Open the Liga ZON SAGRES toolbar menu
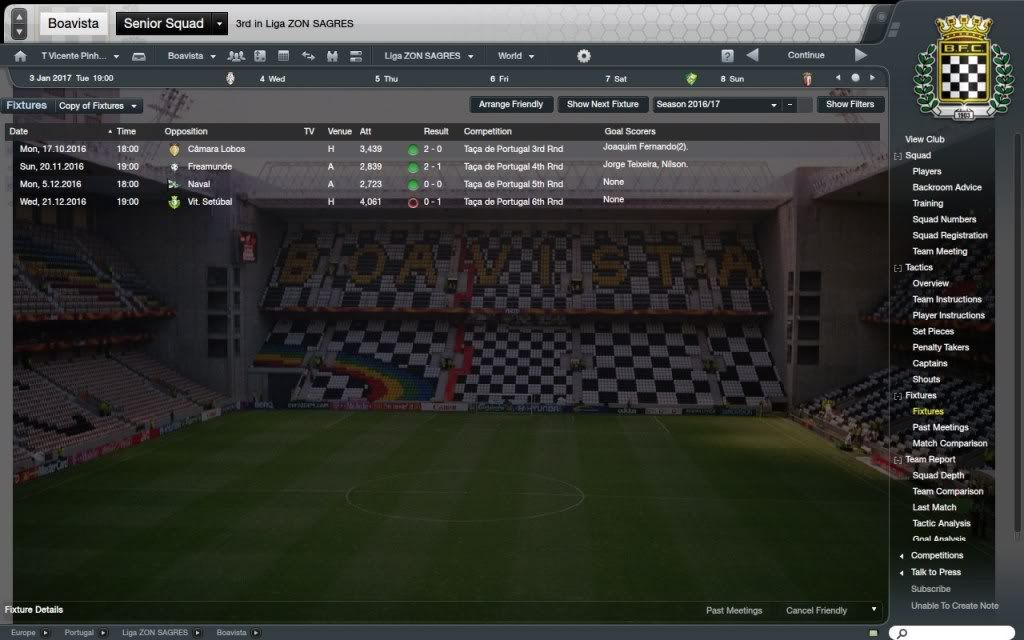Screen dimensions: 1024x640 pos(428,56)
